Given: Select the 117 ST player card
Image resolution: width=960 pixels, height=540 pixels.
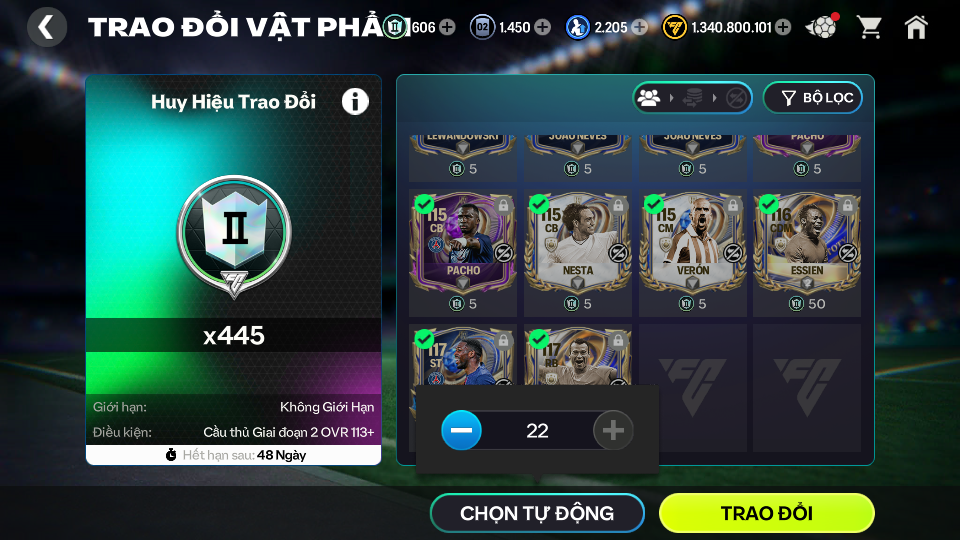Looking at the screenshot, I should [463, 357].
